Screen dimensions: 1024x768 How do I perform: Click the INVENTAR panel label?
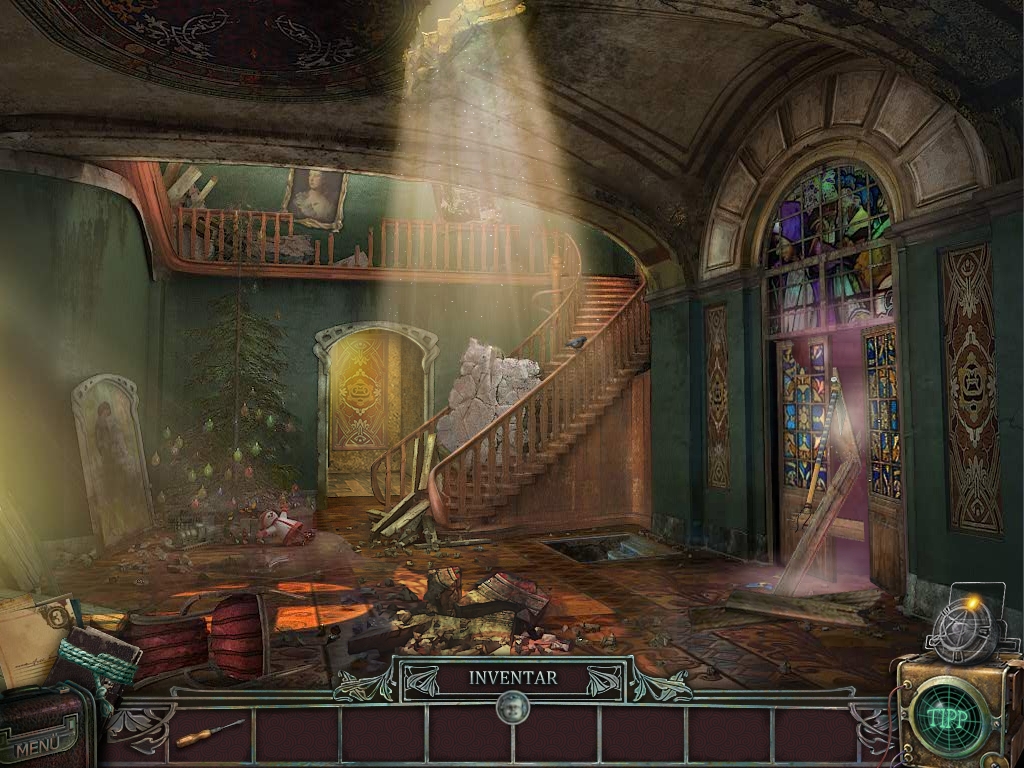(x=513, y=678)
